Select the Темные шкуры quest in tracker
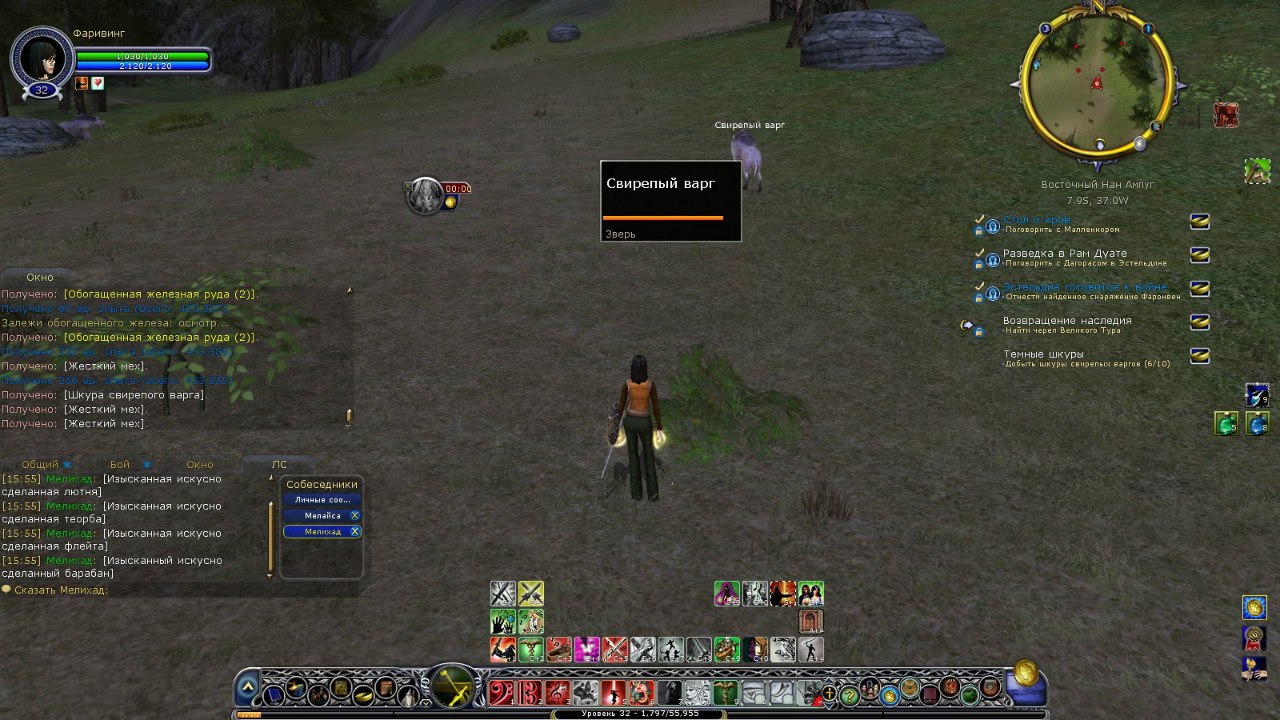 1043,354
